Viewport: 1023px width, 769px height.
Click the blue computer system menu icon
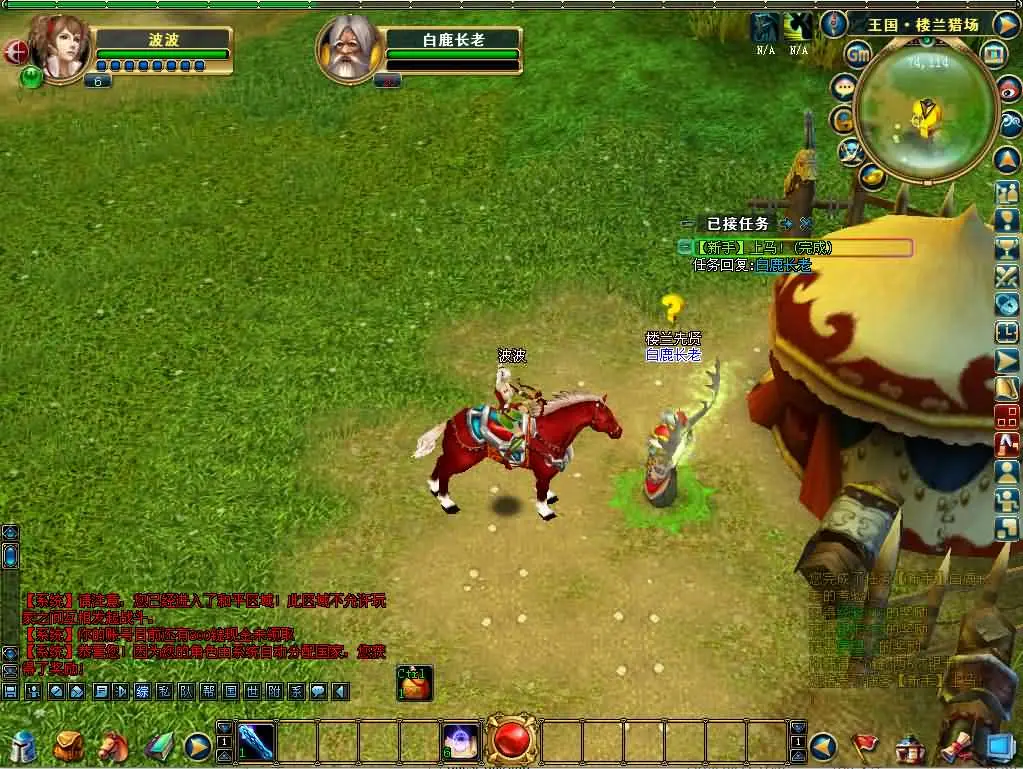click(x=1000, y=746)
